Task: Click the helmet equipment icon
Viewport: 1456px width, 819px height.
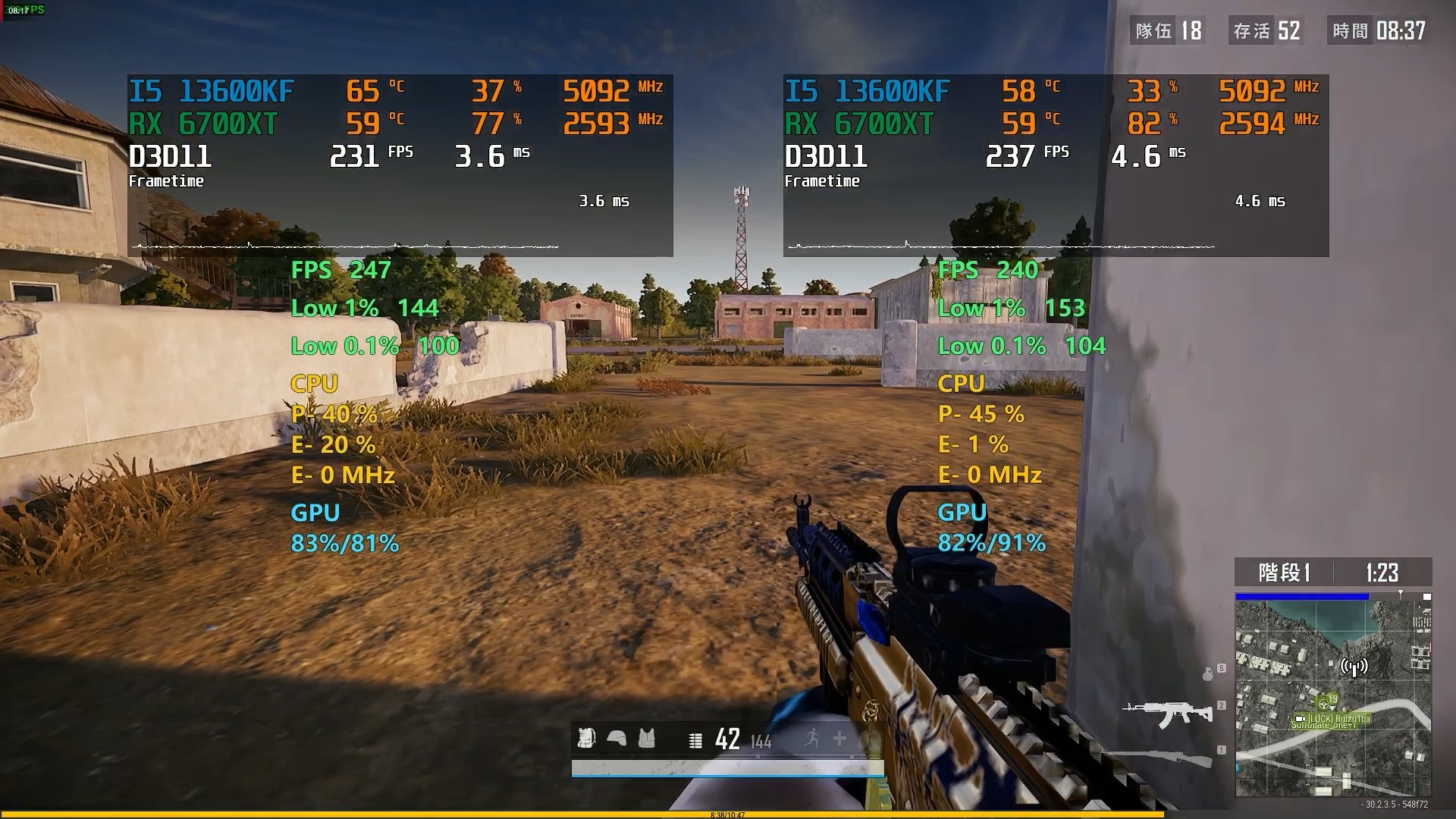Action: (617, 738)
